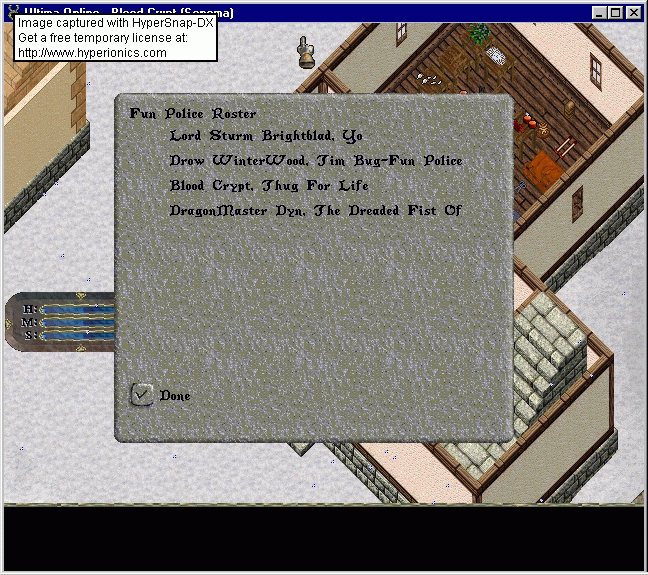
Task: Minimize the game window
Action: pos(600,13)
